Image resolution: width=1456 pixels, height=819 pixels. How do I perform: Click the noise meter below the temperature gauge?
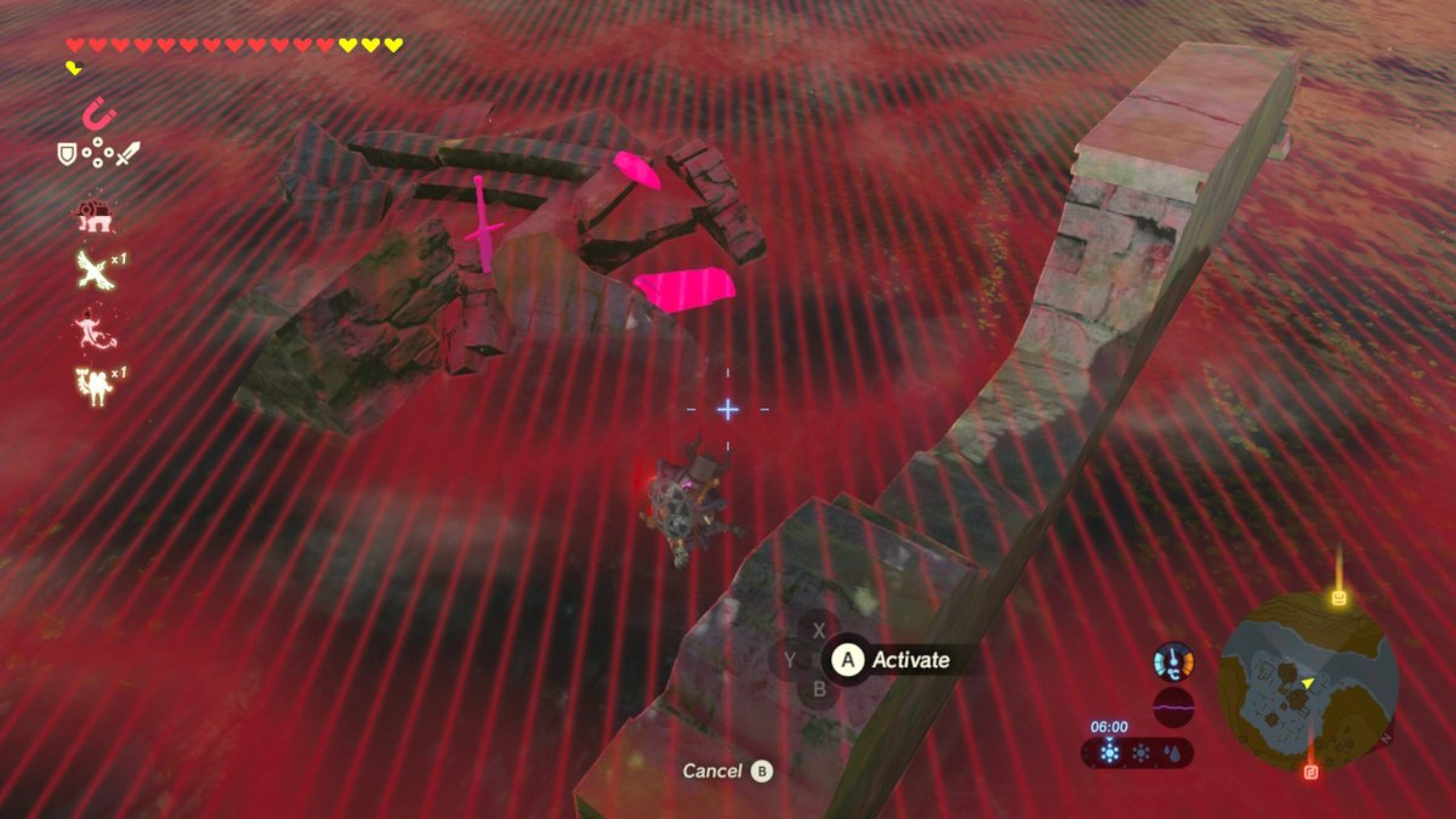1174,707
